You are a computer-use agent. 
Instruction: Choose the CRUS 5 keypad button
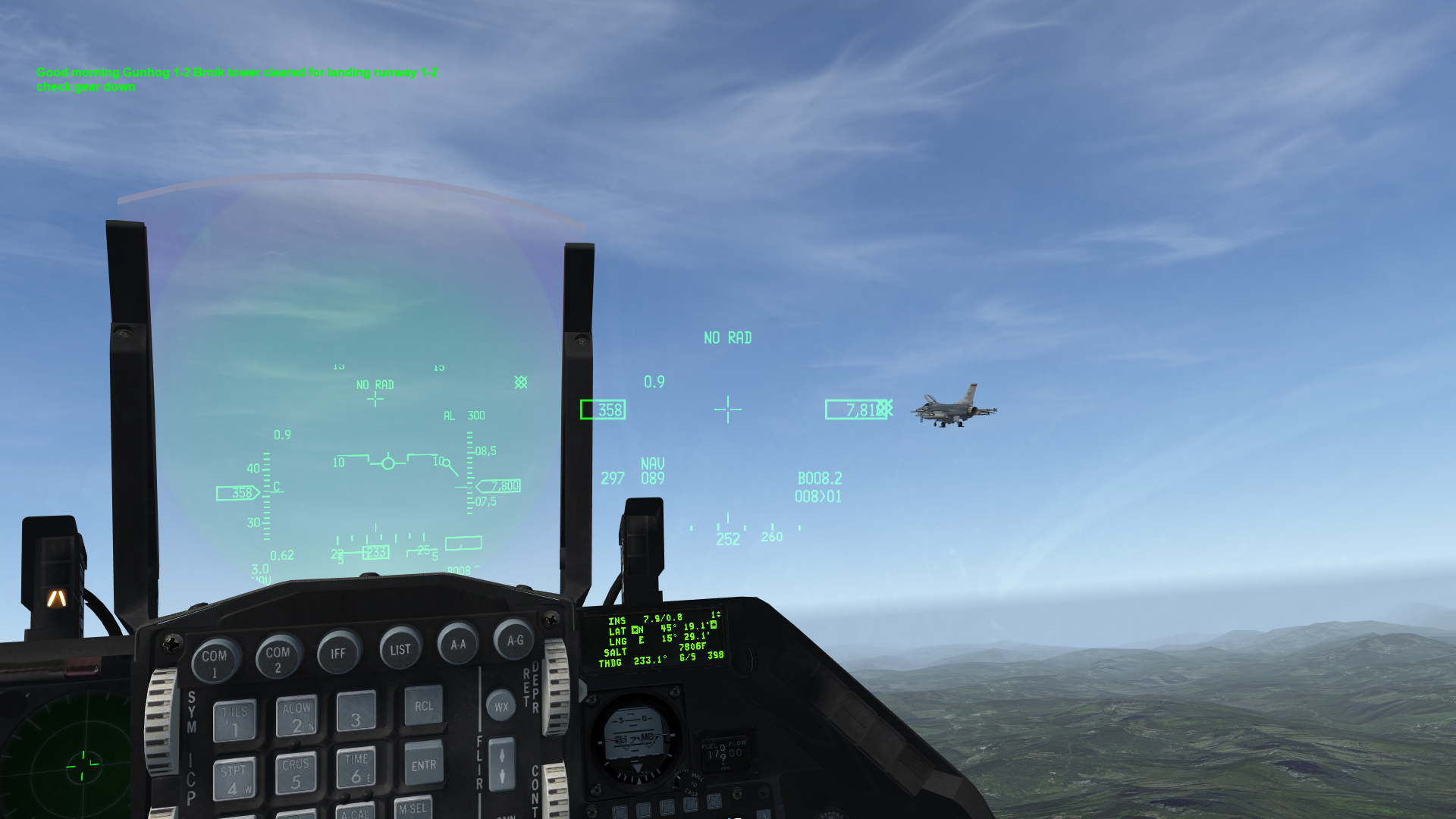pos(296,773)
